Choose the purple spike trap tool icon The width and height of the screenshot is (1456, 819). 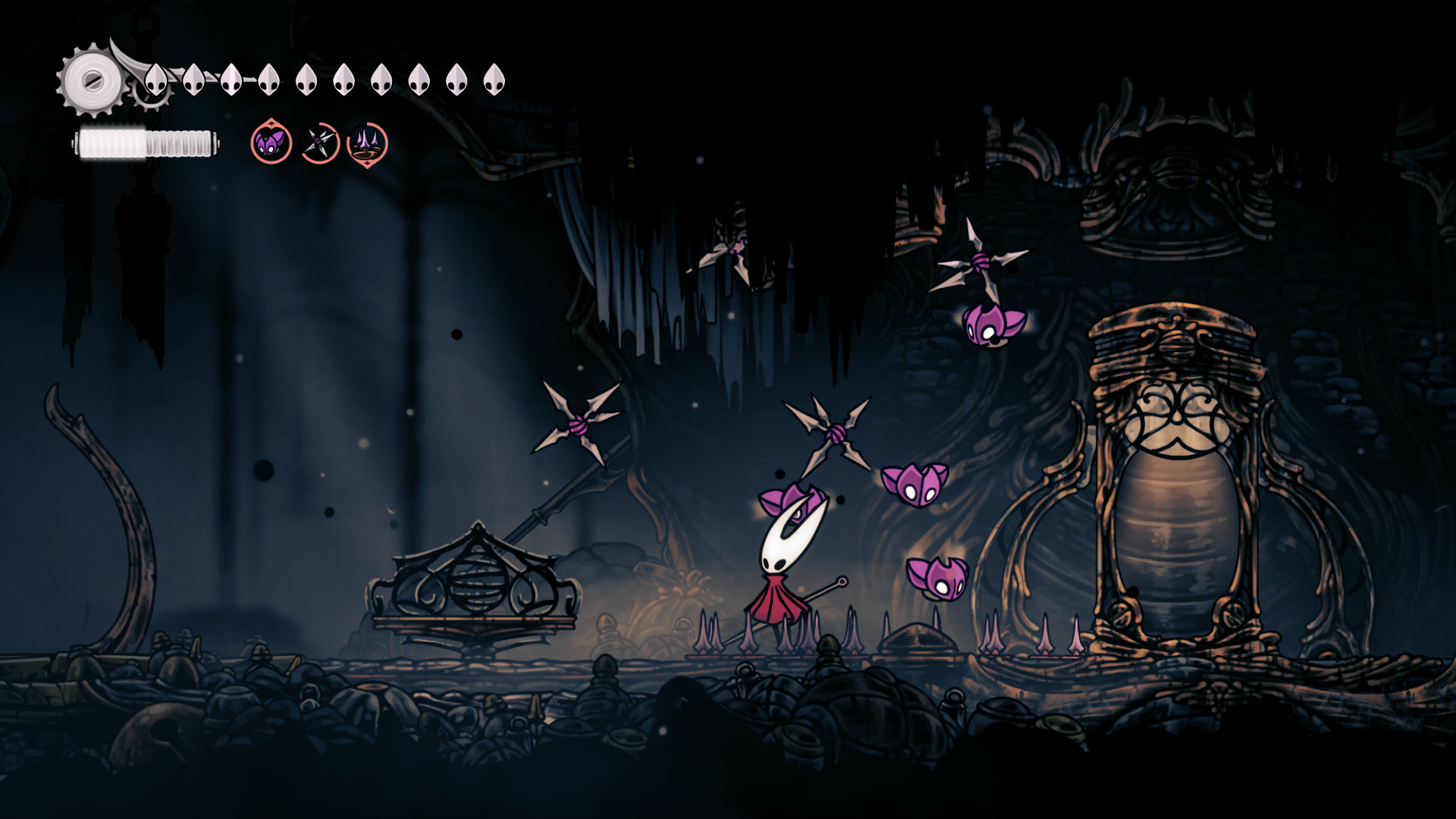coord(367,143)
